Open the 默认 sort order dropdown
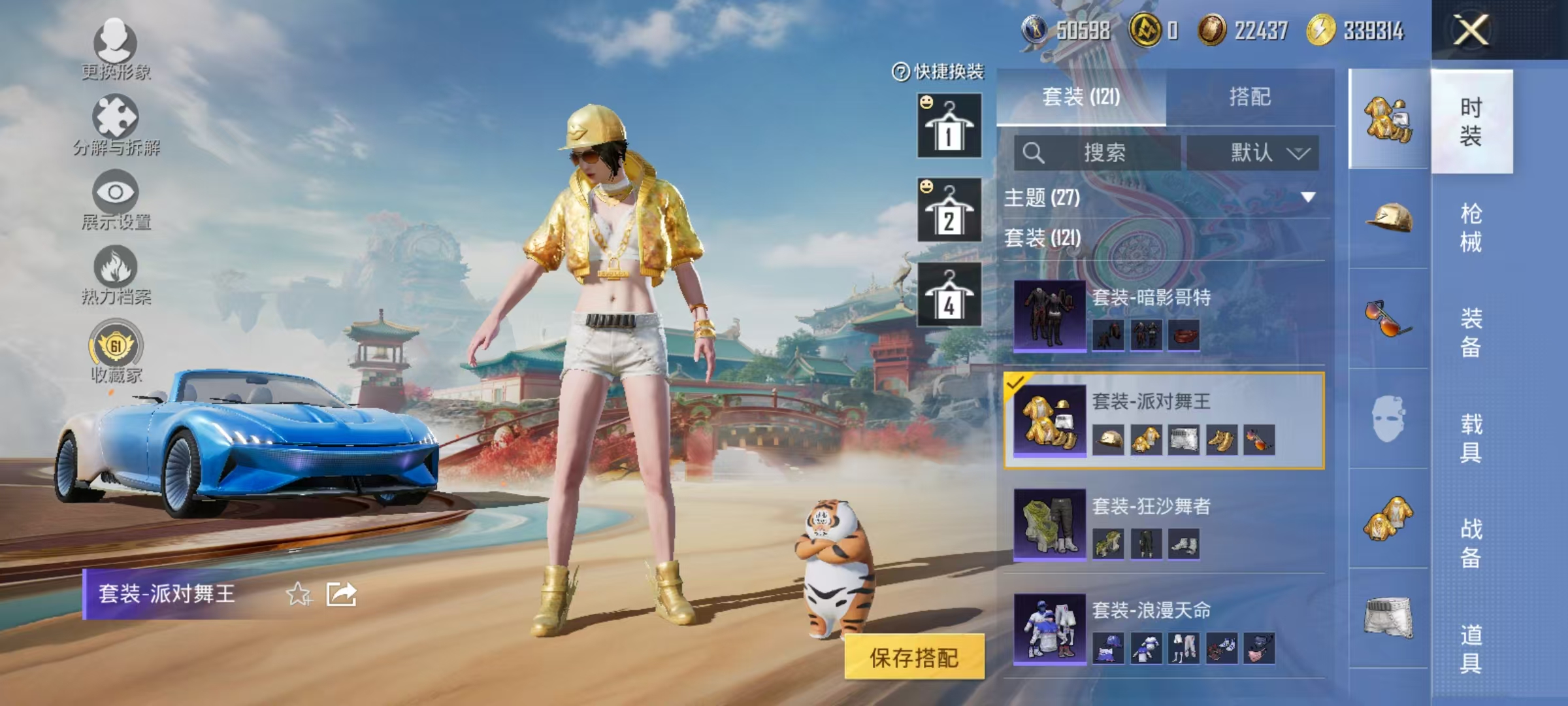The width and height of the screenshot is (1568, 706). [x=1251, y=152]
